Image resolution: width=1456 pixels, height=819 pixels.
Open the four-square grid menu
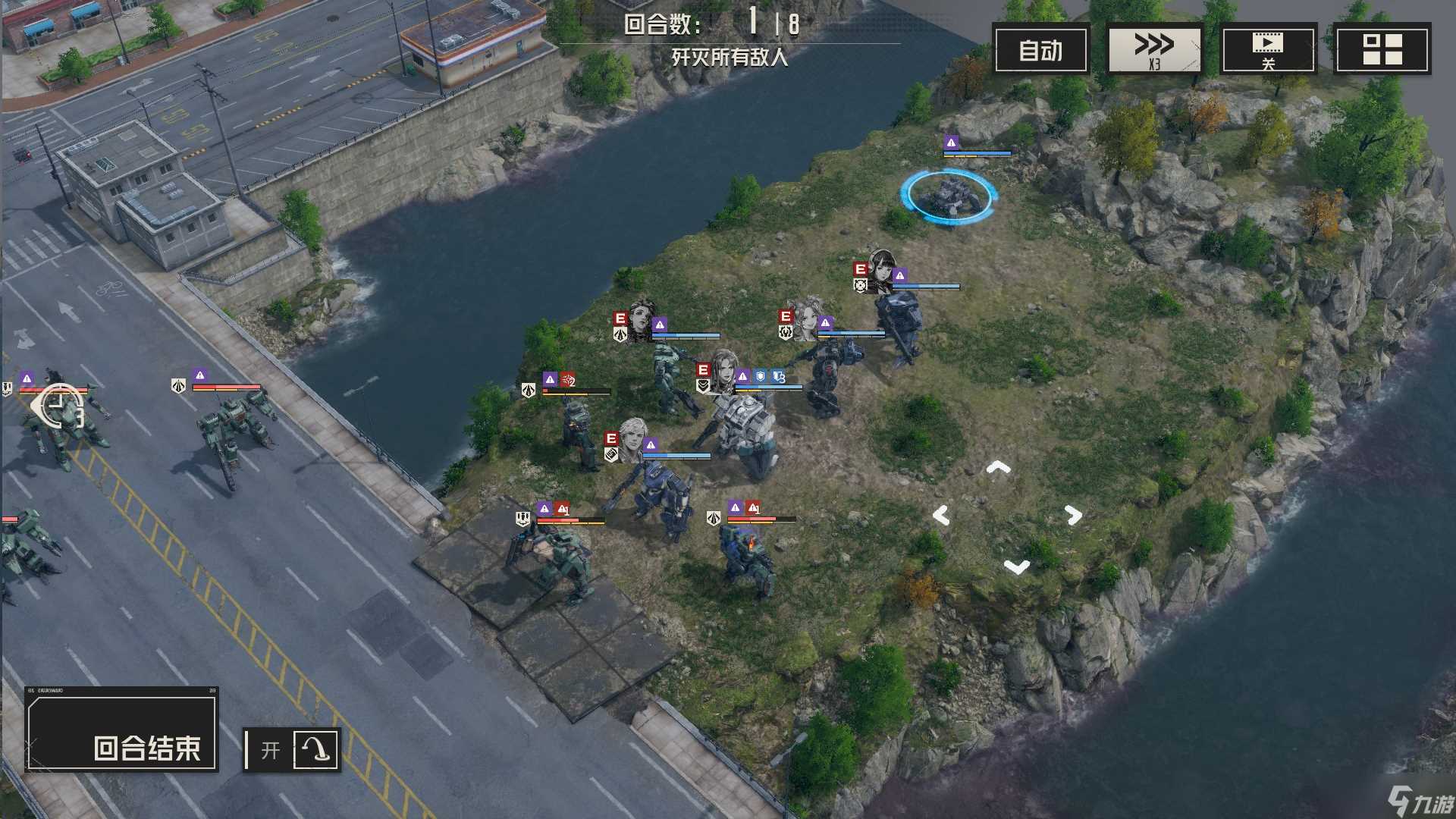pos(1382,50)
